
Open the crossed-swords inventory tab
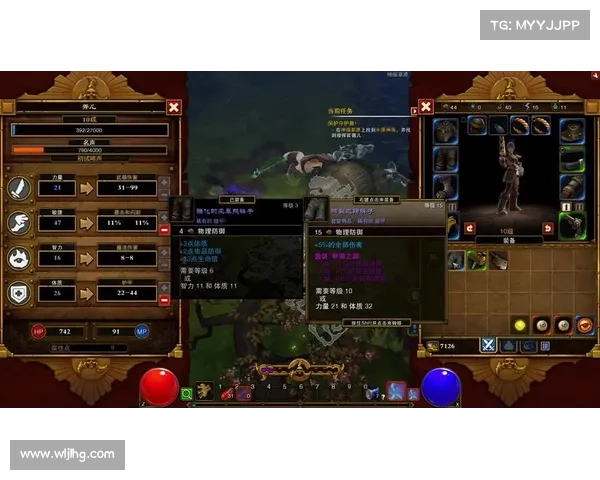(x=489, y=344)
